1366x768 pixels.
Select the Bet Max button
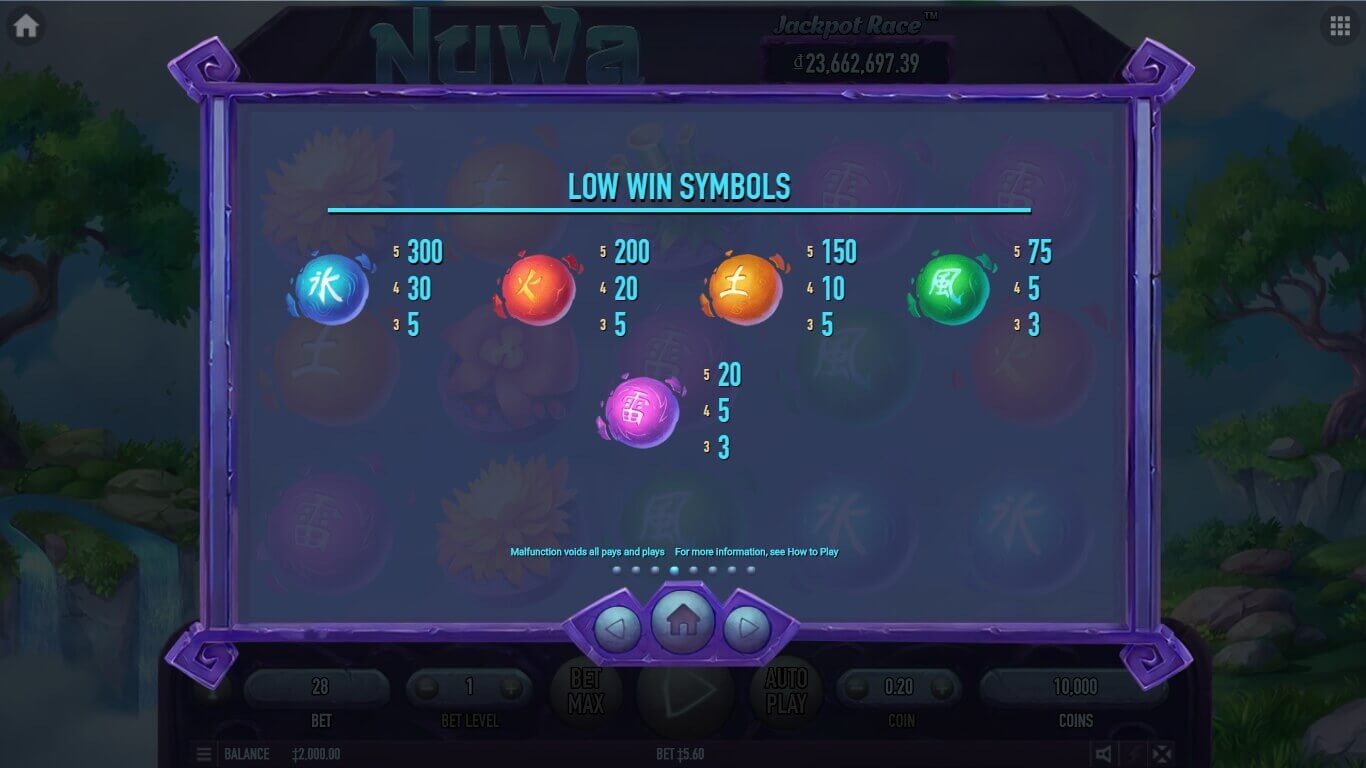pyautogui.click(x=586, y=690)
